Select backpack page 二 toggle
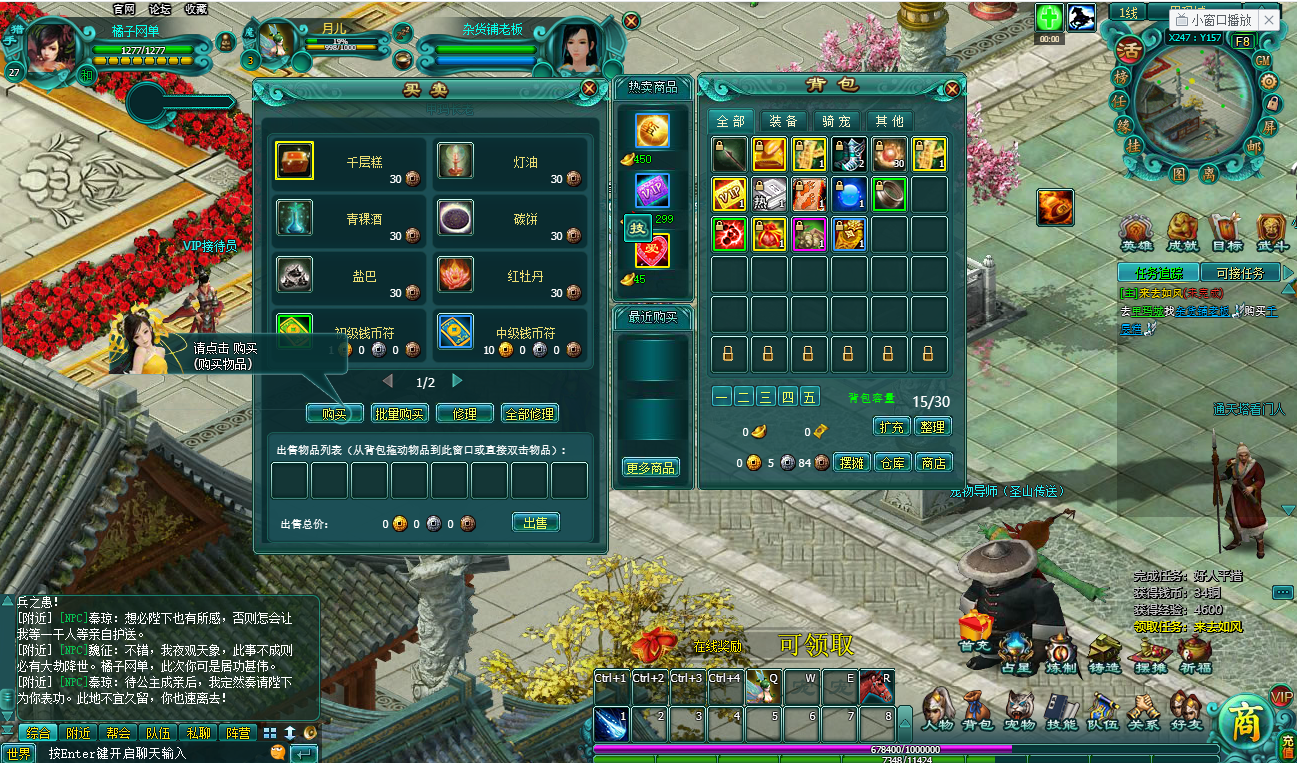The height and width of the screenshot is (763, 1297). (742, 396)
